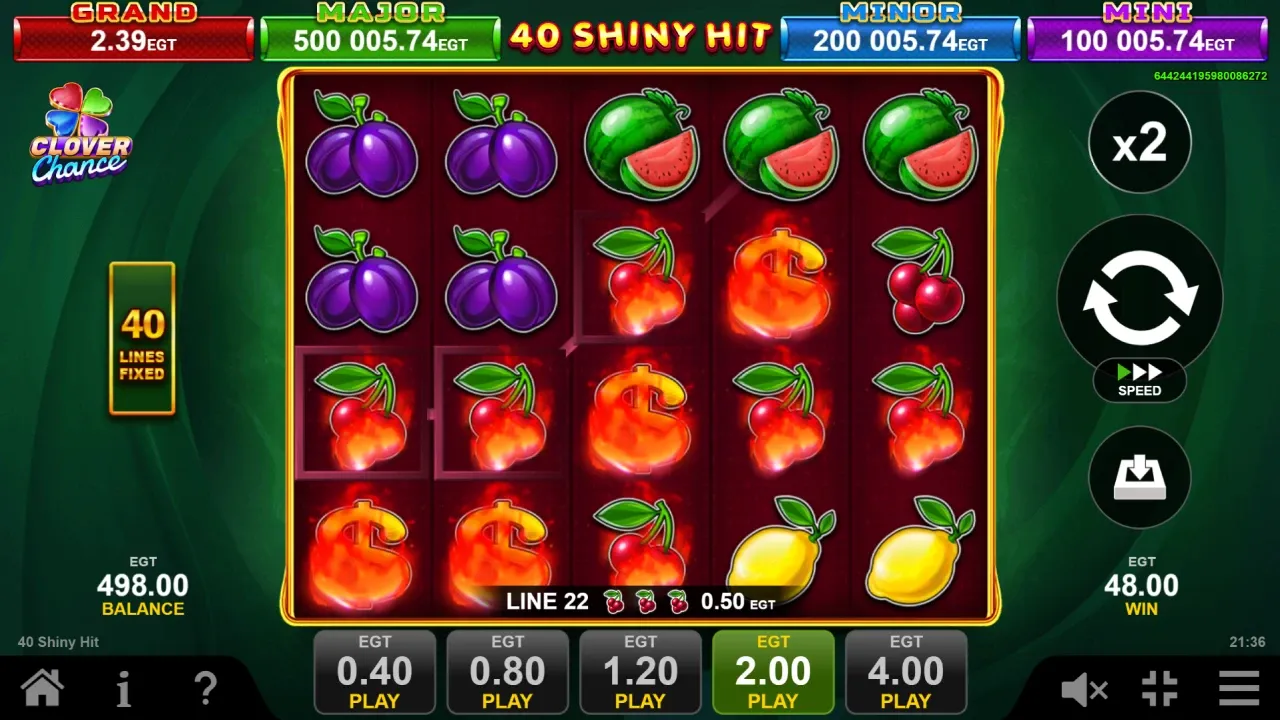Open the 40 LINES FIXED panel
Screen dimensions: 1280x720
[x=142, y=340]
